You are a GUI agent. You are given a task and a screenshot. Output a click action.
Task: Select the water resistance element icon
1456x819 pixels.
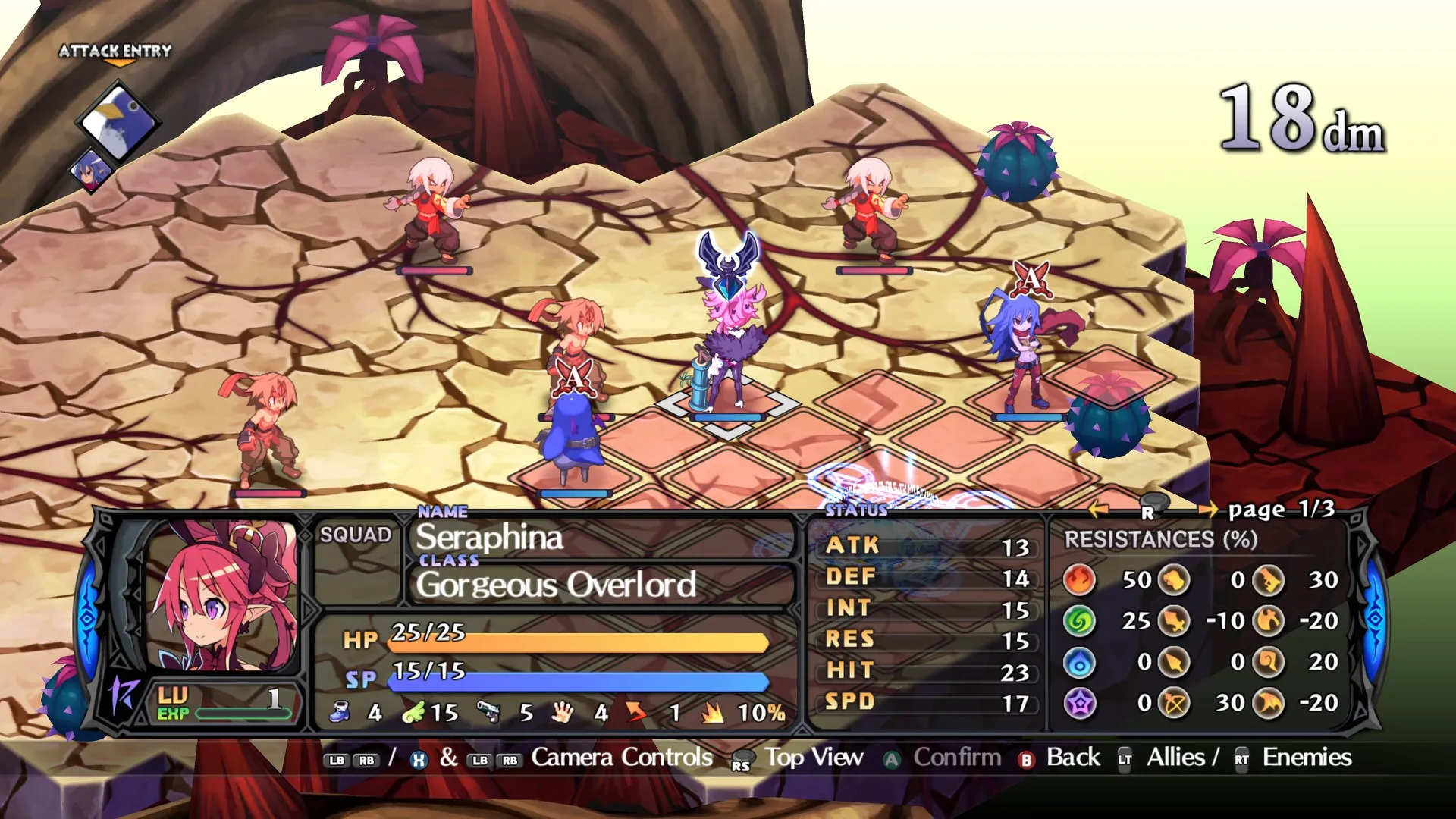[1081, 661]
